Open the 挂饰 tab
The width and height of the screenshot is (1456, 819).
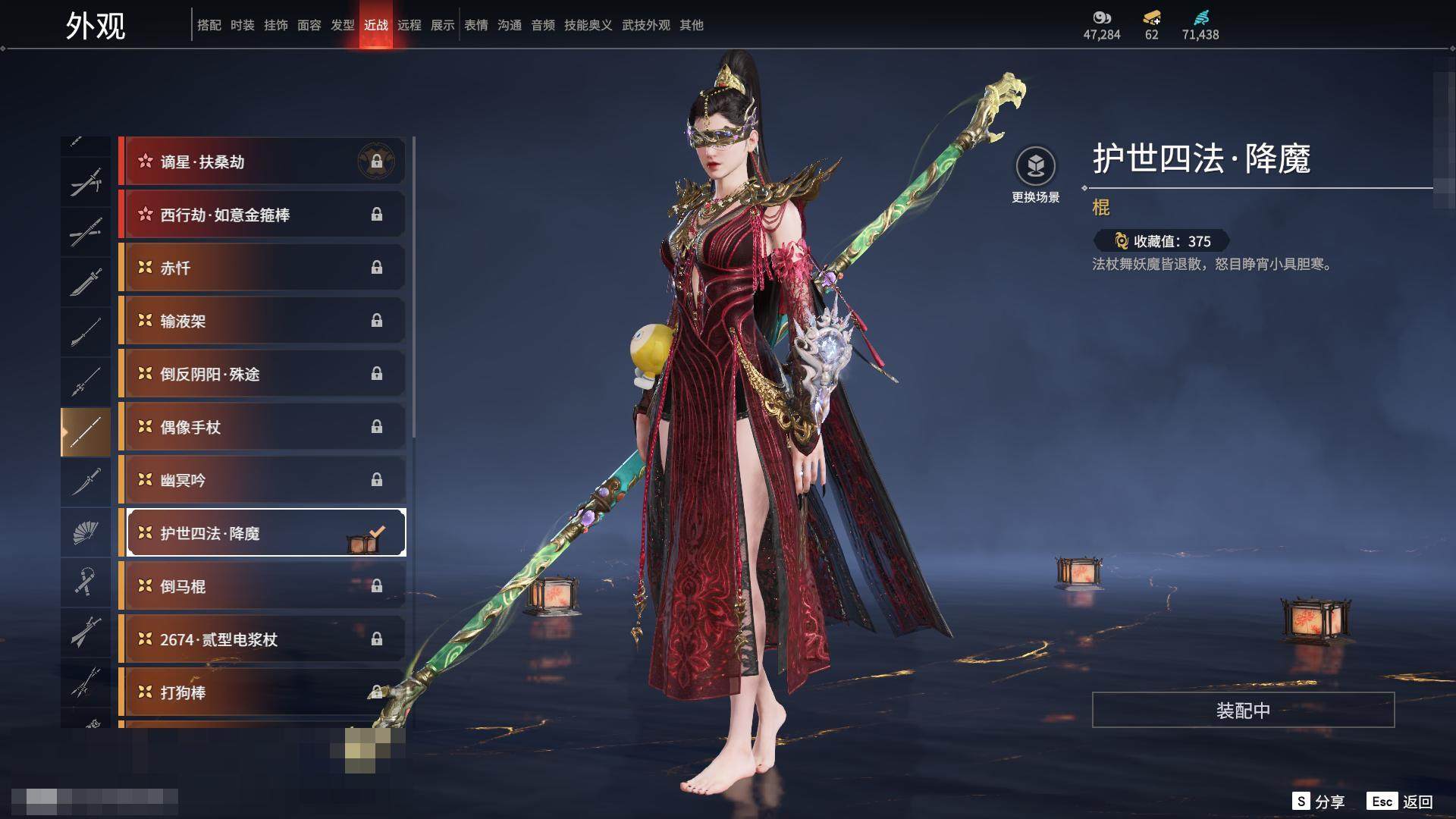tap(276, 25)
